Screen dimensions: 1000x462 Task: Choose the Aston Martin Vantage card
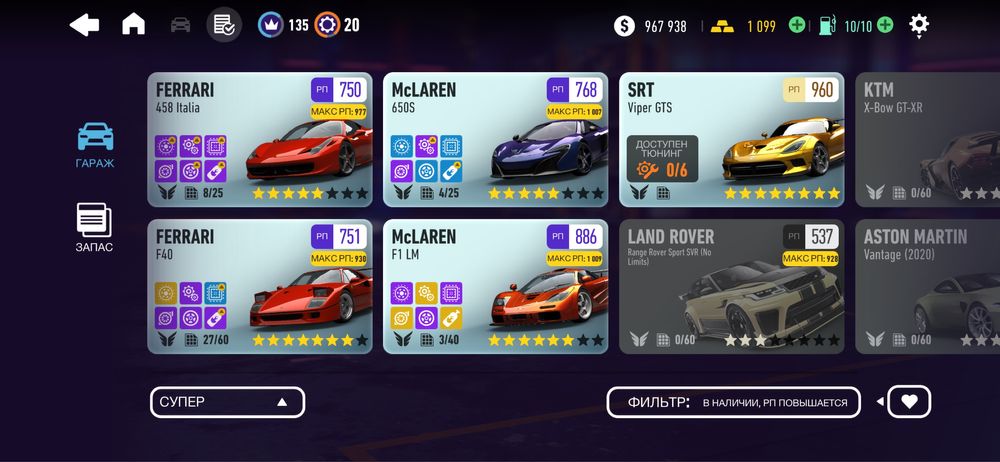pyautogui.click(x=927, y=287)
